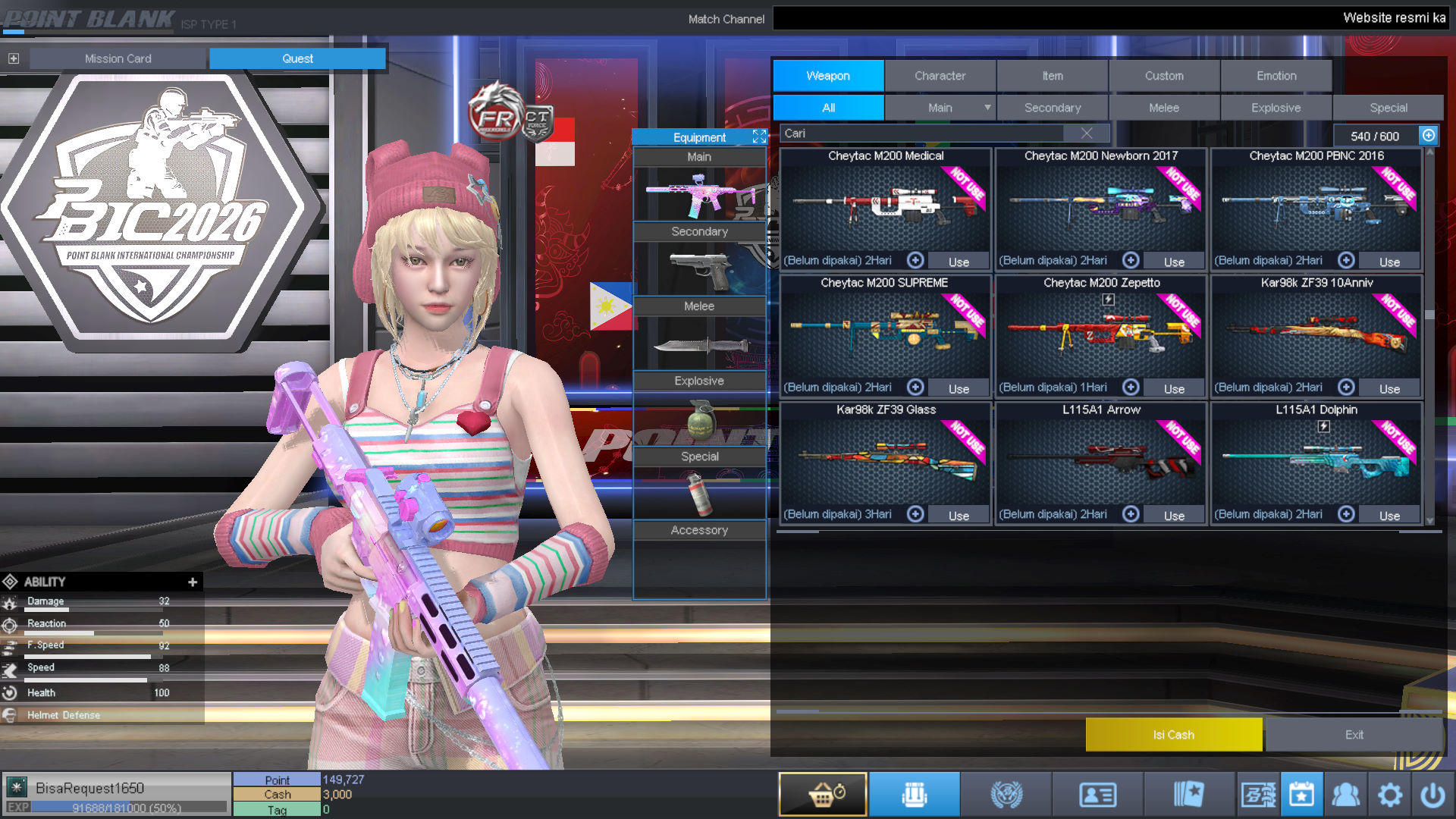
Task: Toggle the All weapons filter
Action: [828, 107]
